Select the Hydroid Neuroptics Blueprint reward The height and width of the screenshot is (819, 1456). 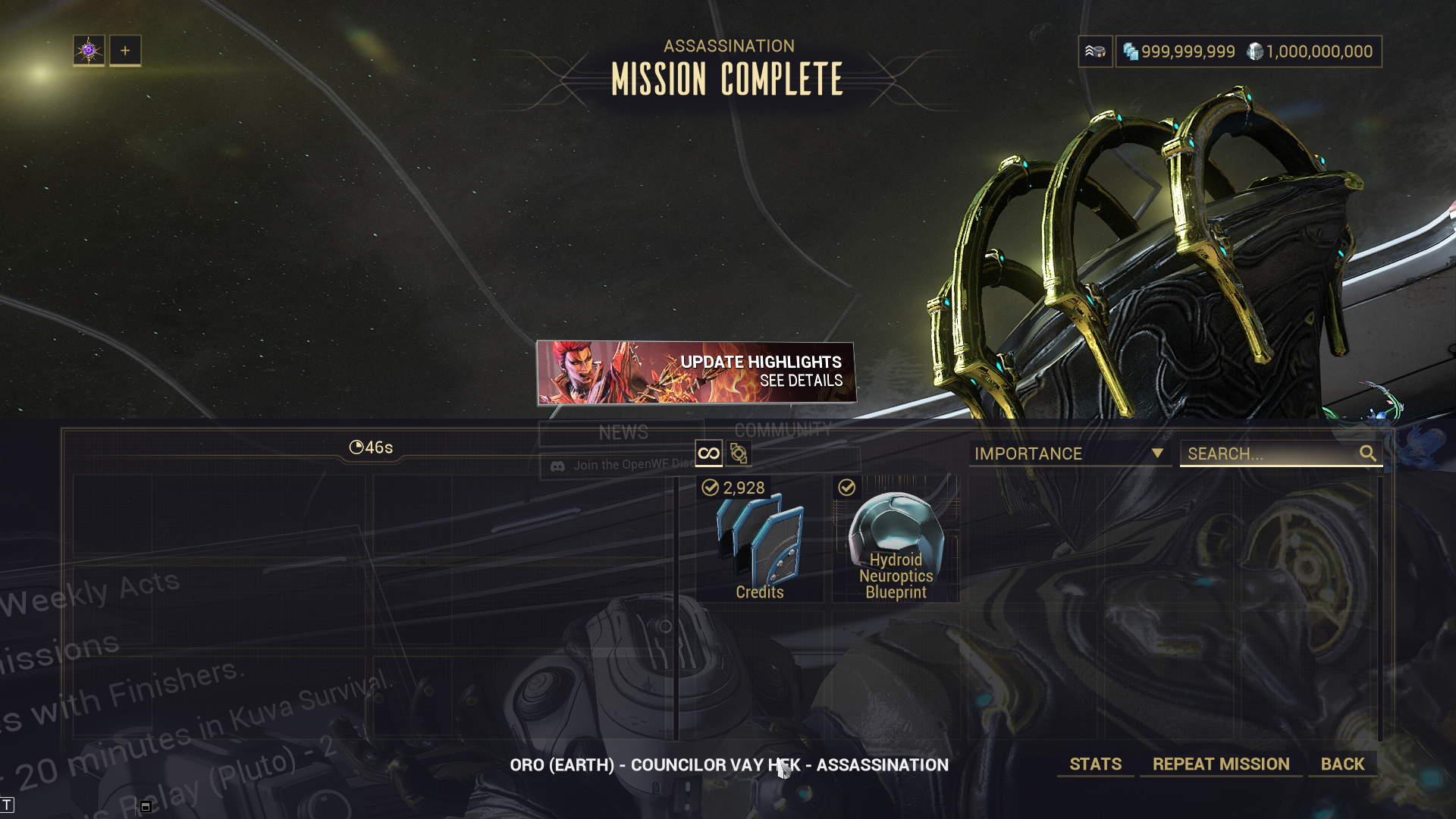[x=896, y=539]
